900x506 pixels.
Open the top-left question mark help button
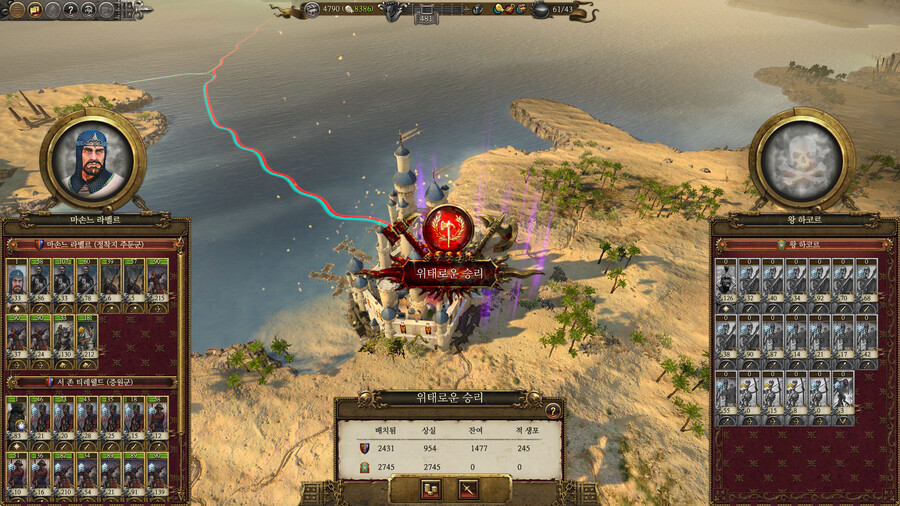coord(70,10)
